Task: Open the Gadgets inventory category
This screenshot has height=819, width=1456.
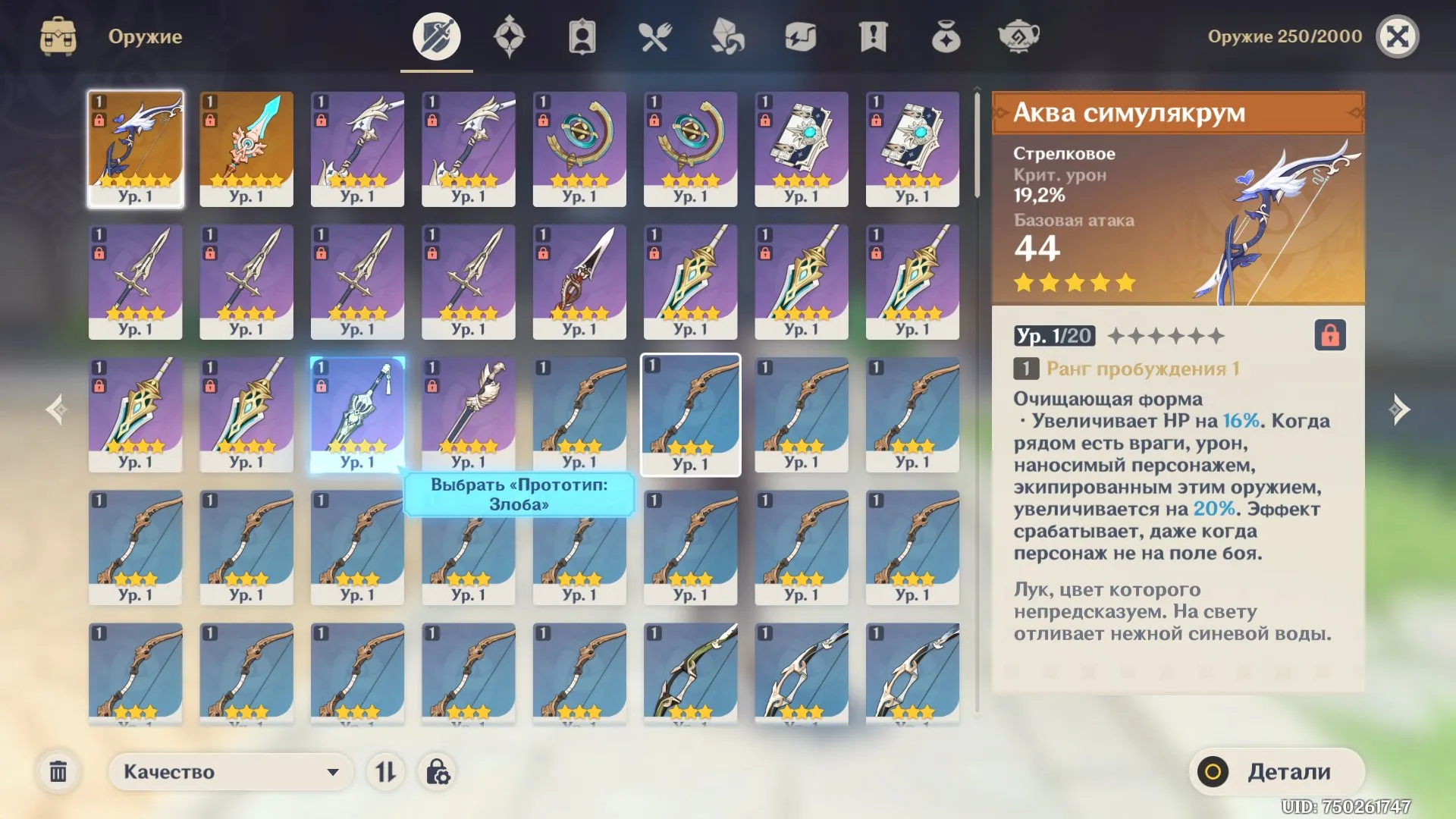Action: click(800, 36)
